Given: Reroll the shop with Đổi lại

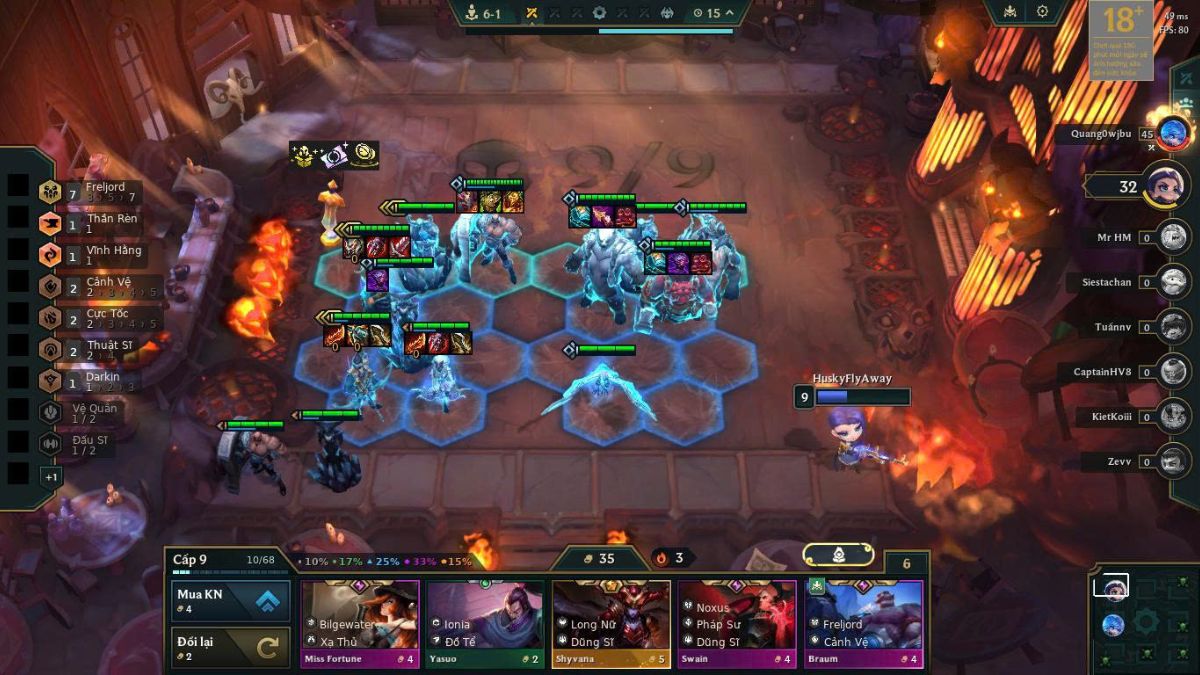Looking at the screenshot, I should (231, 646).
